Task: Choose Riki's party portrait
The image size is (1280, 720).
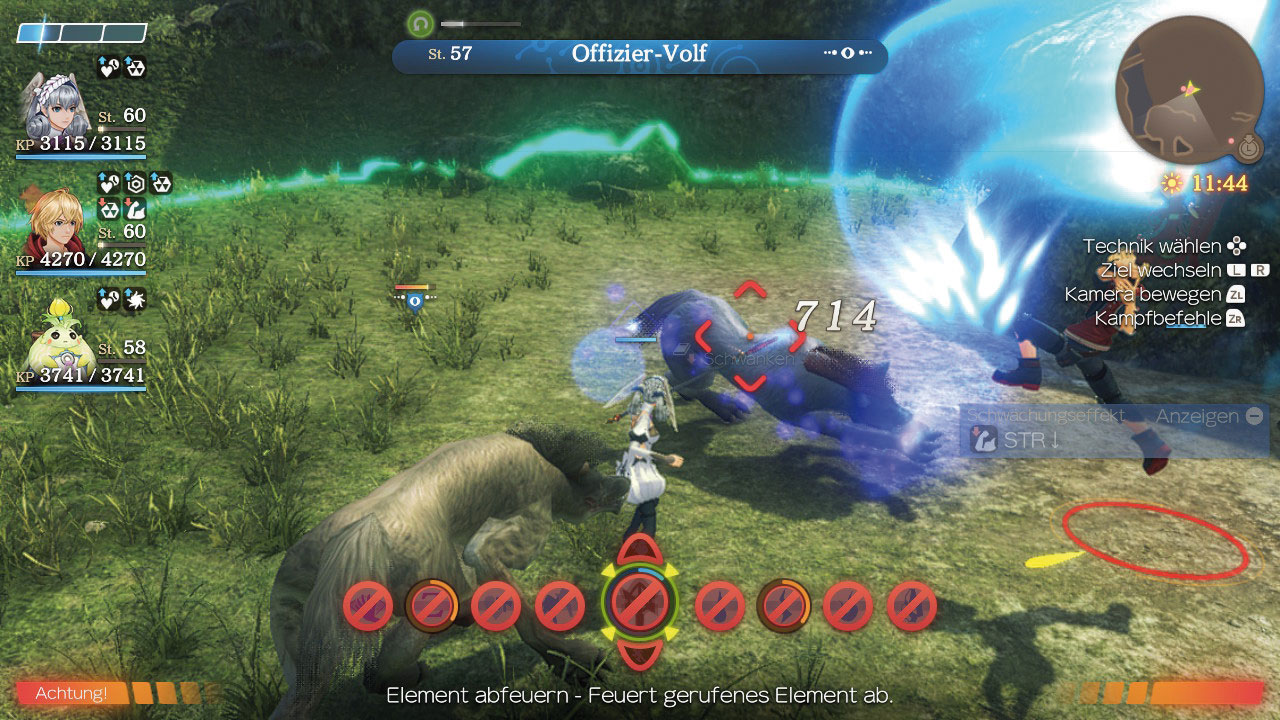Action: click(56, 337)
